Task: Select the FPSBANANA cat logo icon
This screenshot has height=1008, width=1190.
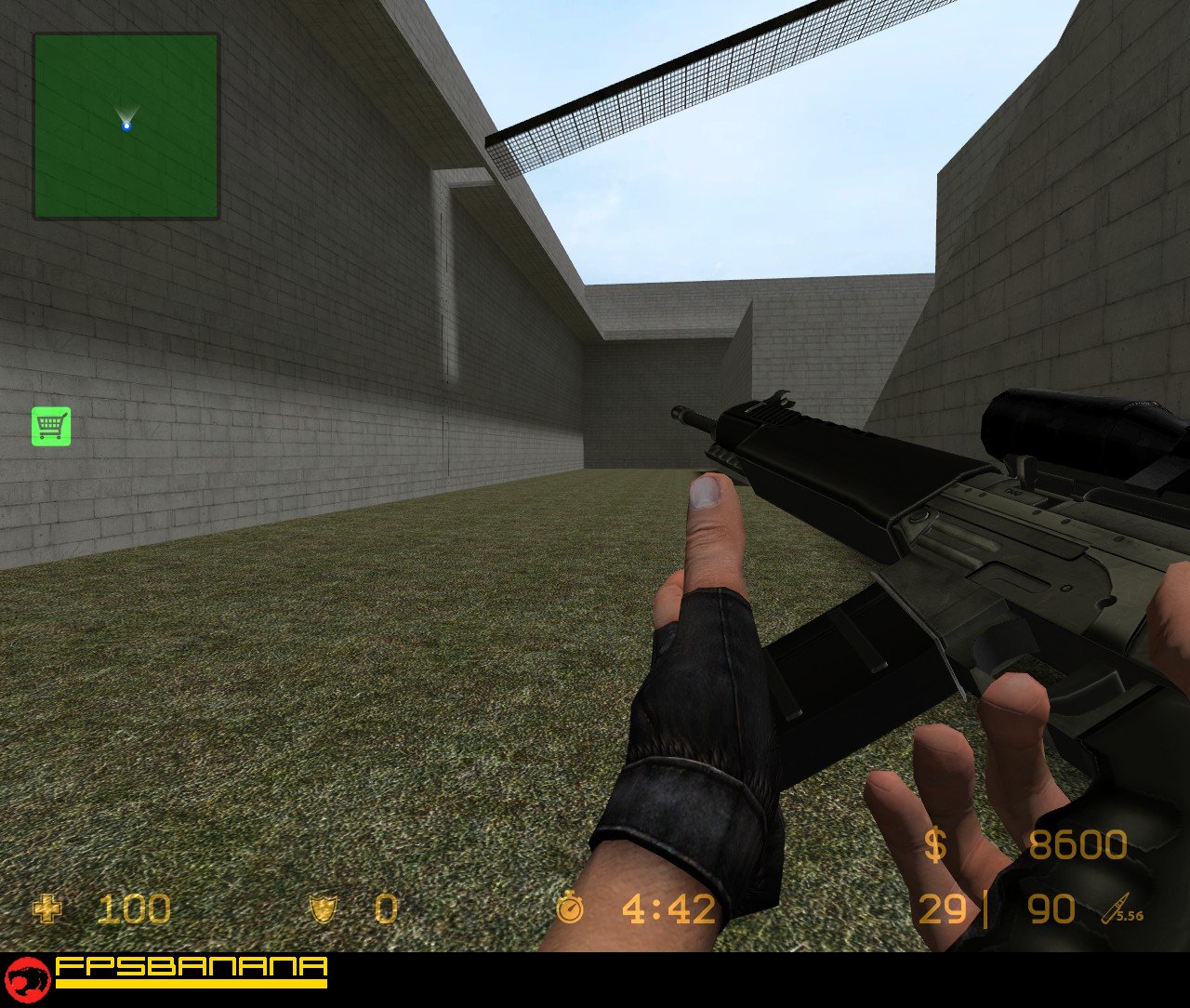Action: 28,978
